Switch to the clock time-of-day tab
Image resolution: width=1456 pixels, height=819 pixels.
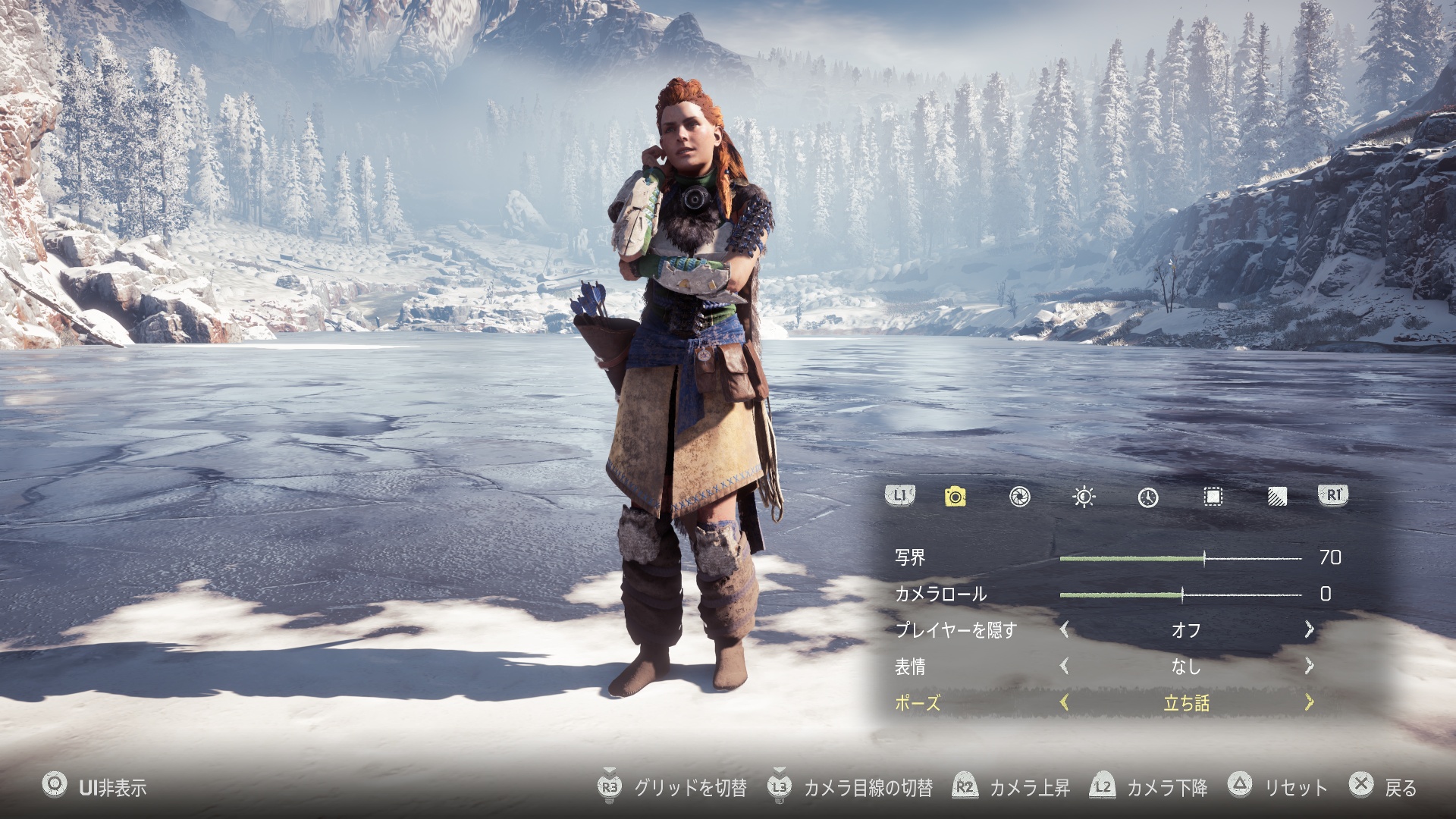click(1148, 497)
